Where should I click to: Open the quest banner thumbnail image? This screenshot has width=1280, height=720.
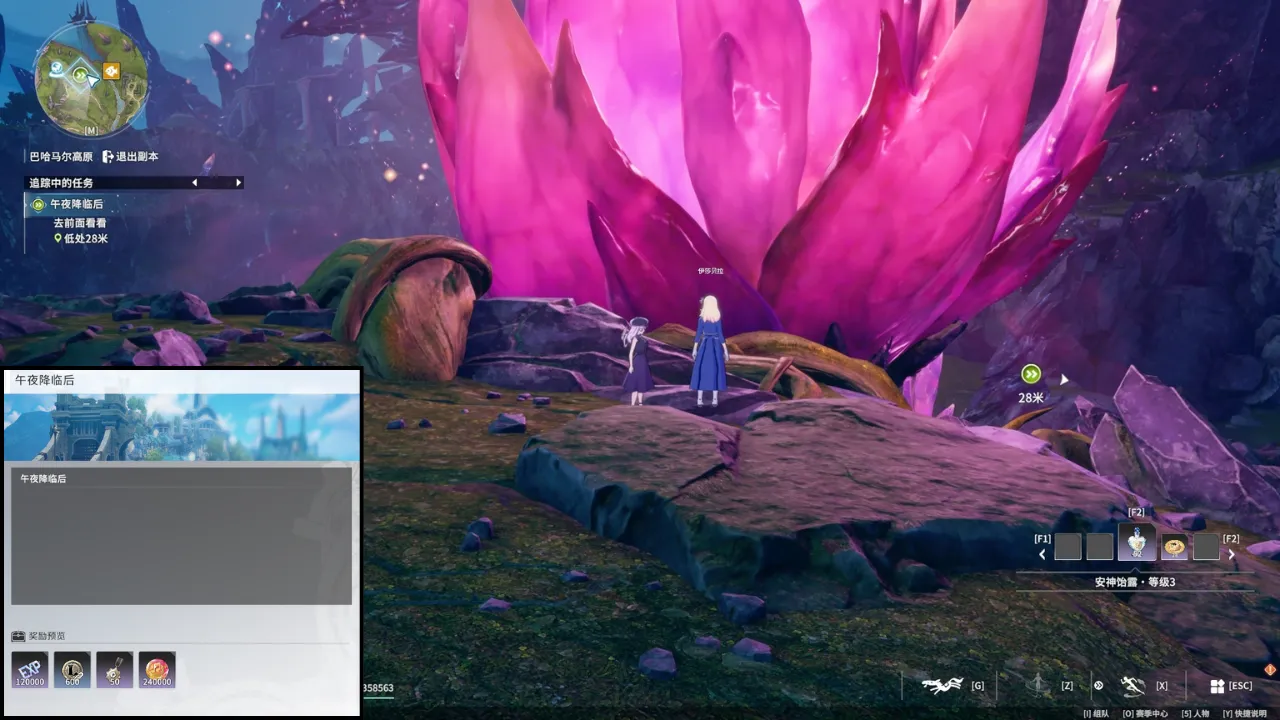coord(182,427)
